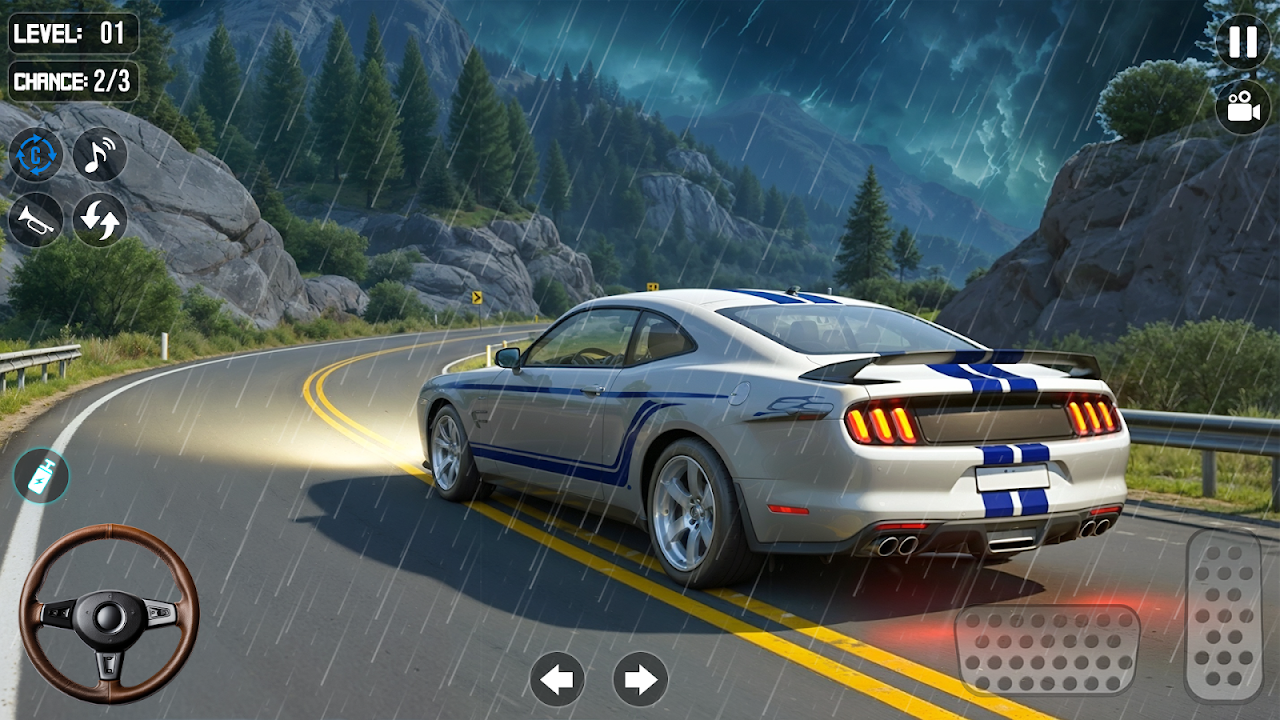Step on the tall accelerator pedal
Image resolution: width=1280 pixels, height=720 pixels.
click(x=1224, y=615)
